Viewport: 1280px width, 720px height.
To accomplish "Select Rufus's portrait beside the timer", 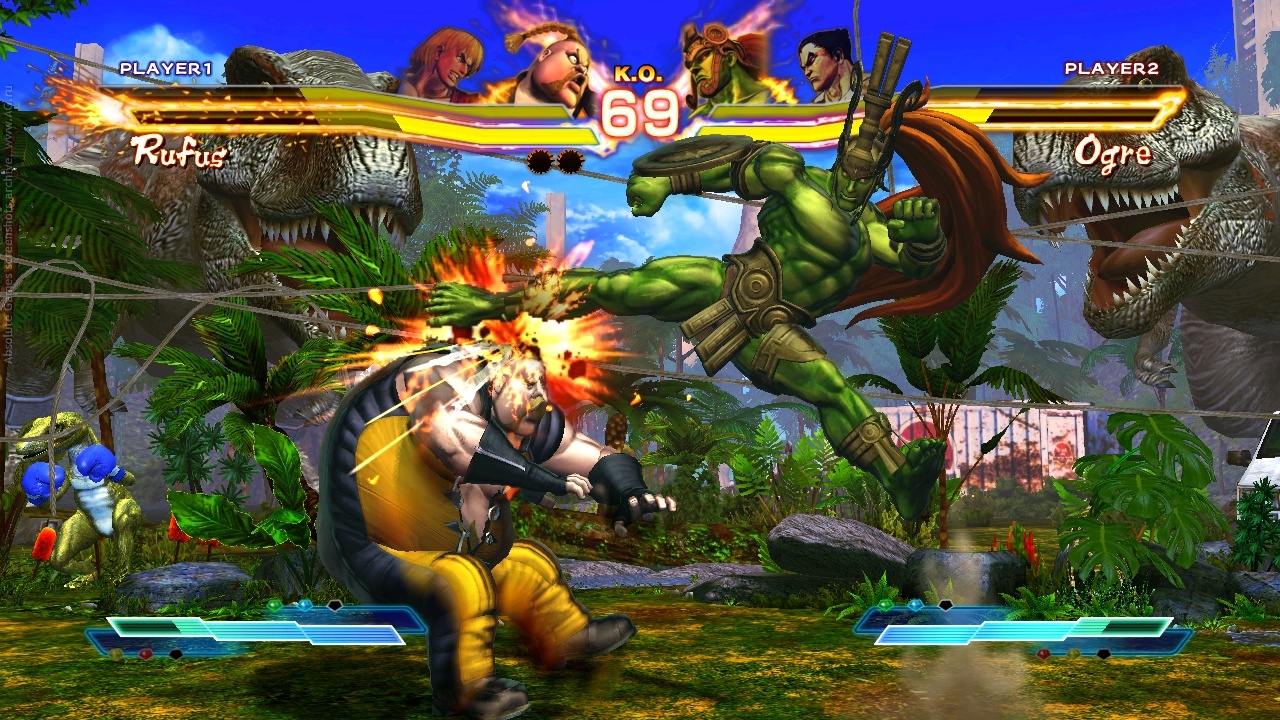I will 545,72.
